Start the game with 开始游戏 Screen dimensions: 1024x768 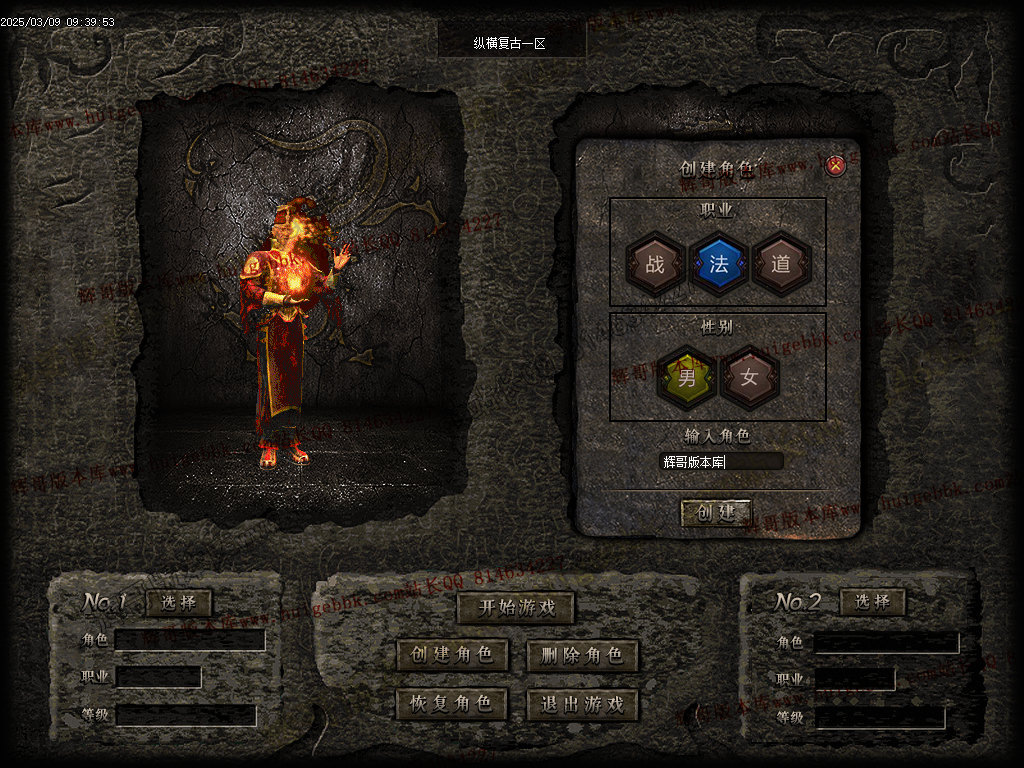pyautogui.click(x=516, y=607)
